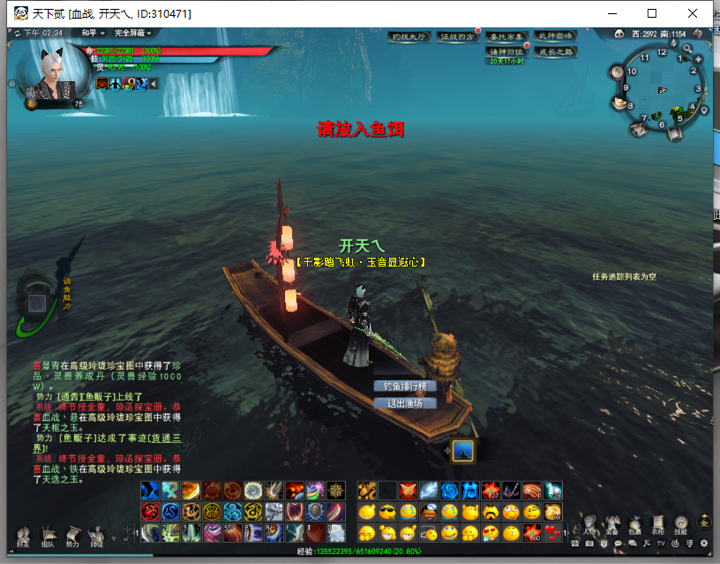Select the 诸神归位 event button
The image size is (720, 564).
pyautogui.click(x=506, y=51)
